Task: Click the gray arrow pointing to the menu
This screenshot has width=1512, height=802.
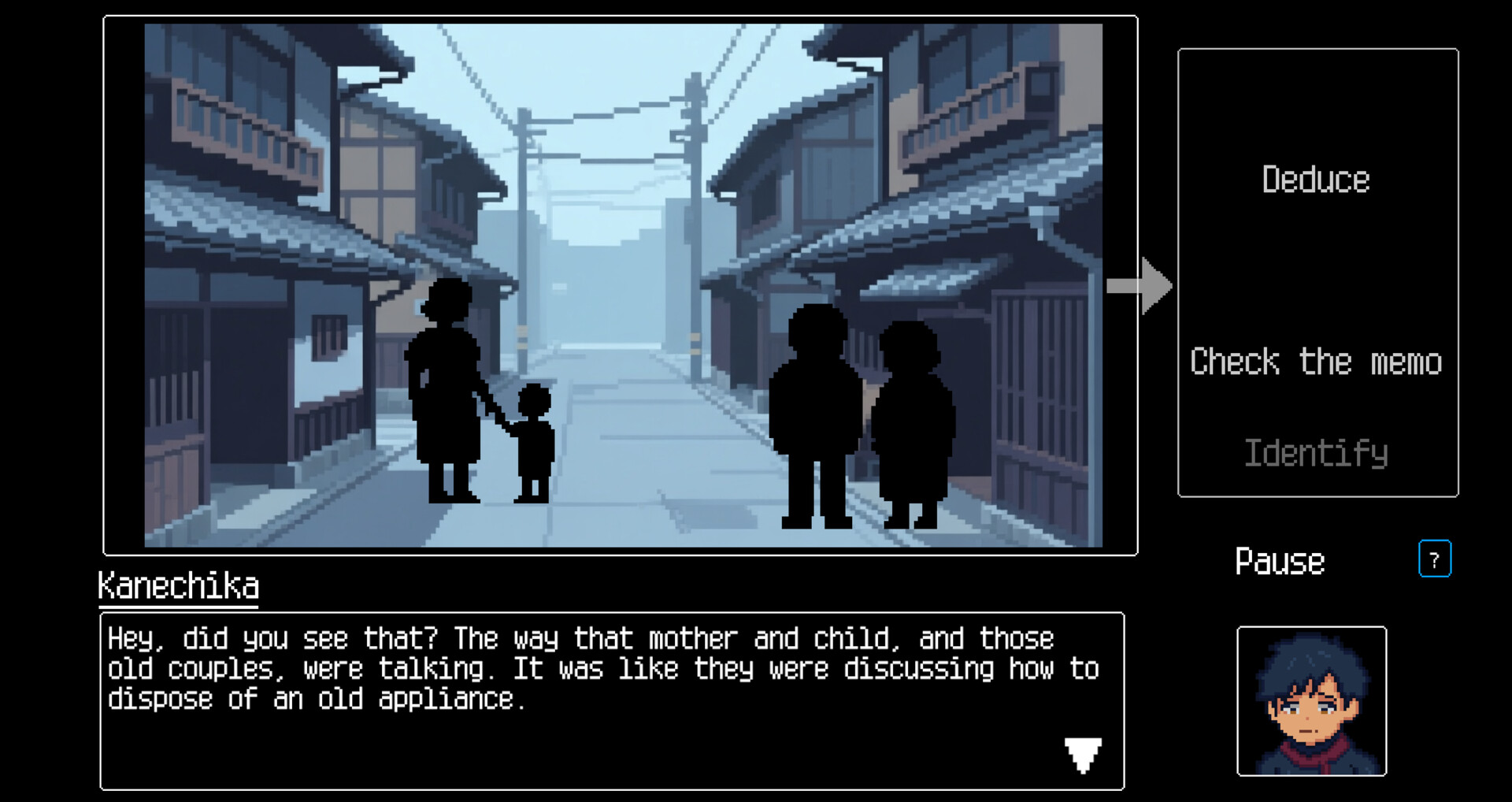Action: click(1140, 286)
